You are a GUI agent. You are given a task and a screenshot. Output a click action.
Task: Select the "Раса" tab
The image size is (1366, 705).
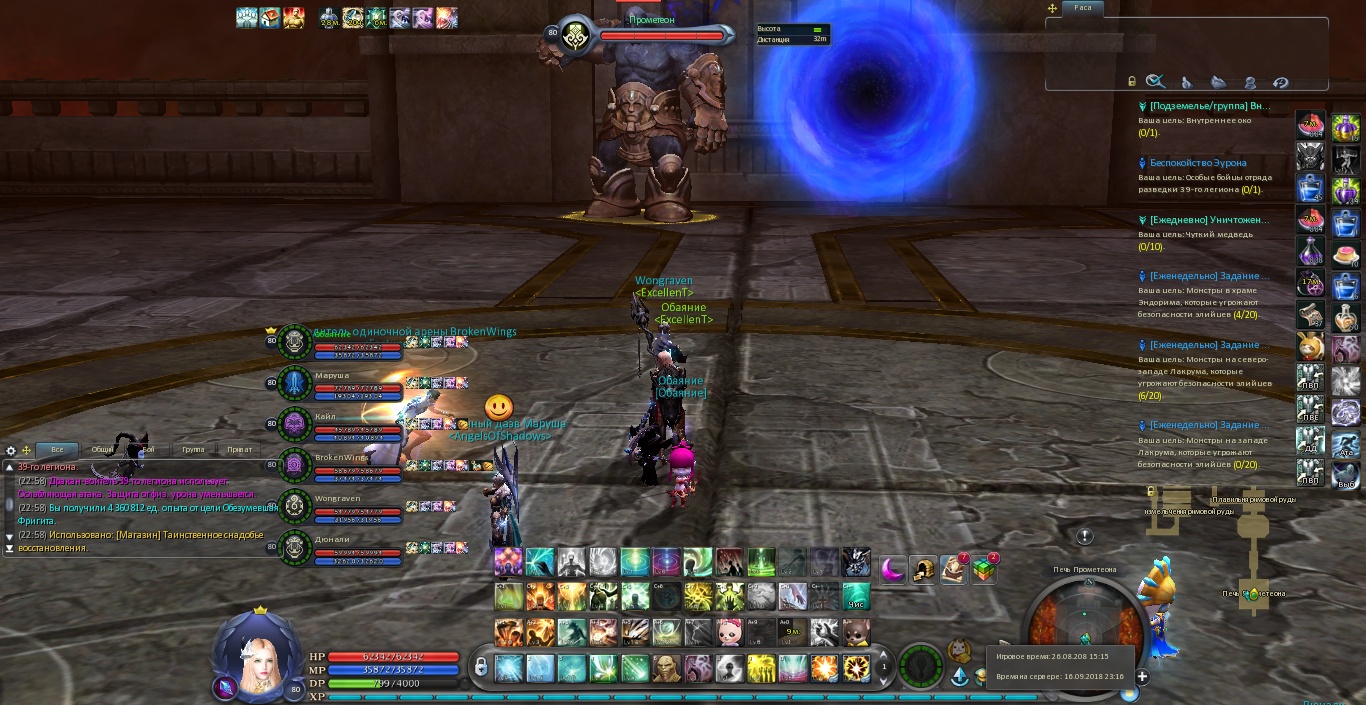point(1083,7)
